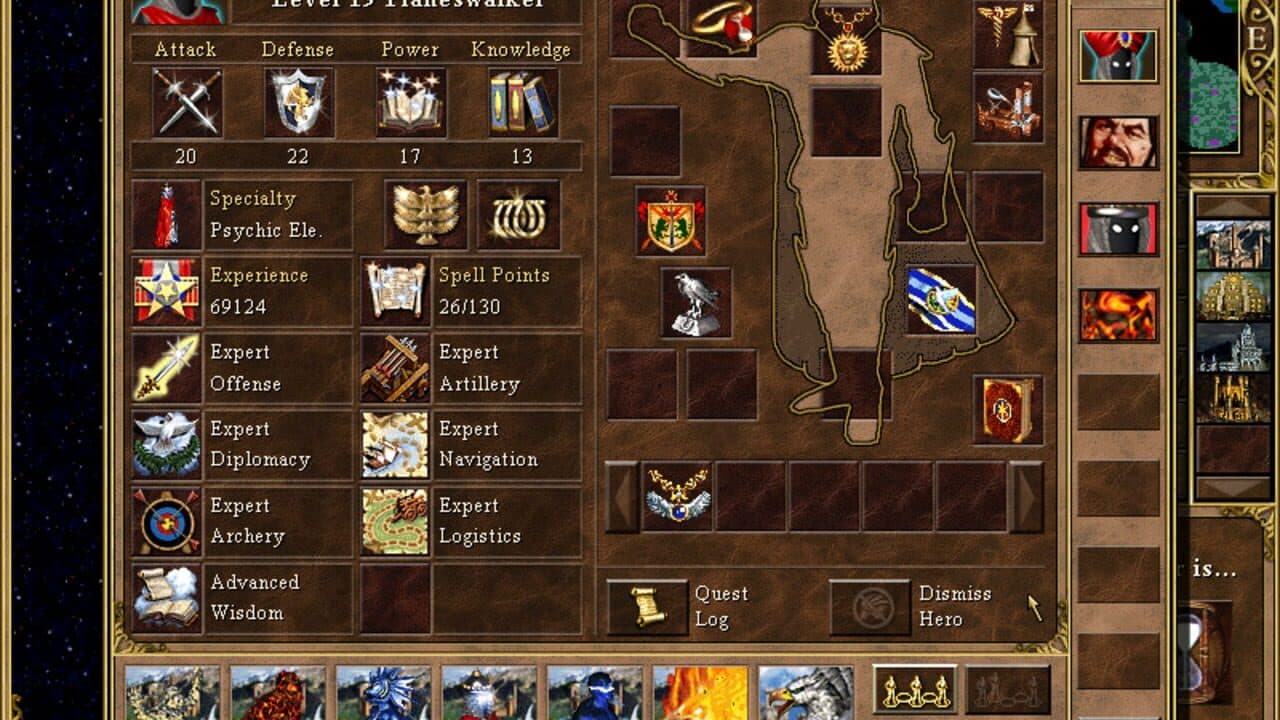
Task: Click the Expert Logistics map icon
Action: tap(397, 521)
